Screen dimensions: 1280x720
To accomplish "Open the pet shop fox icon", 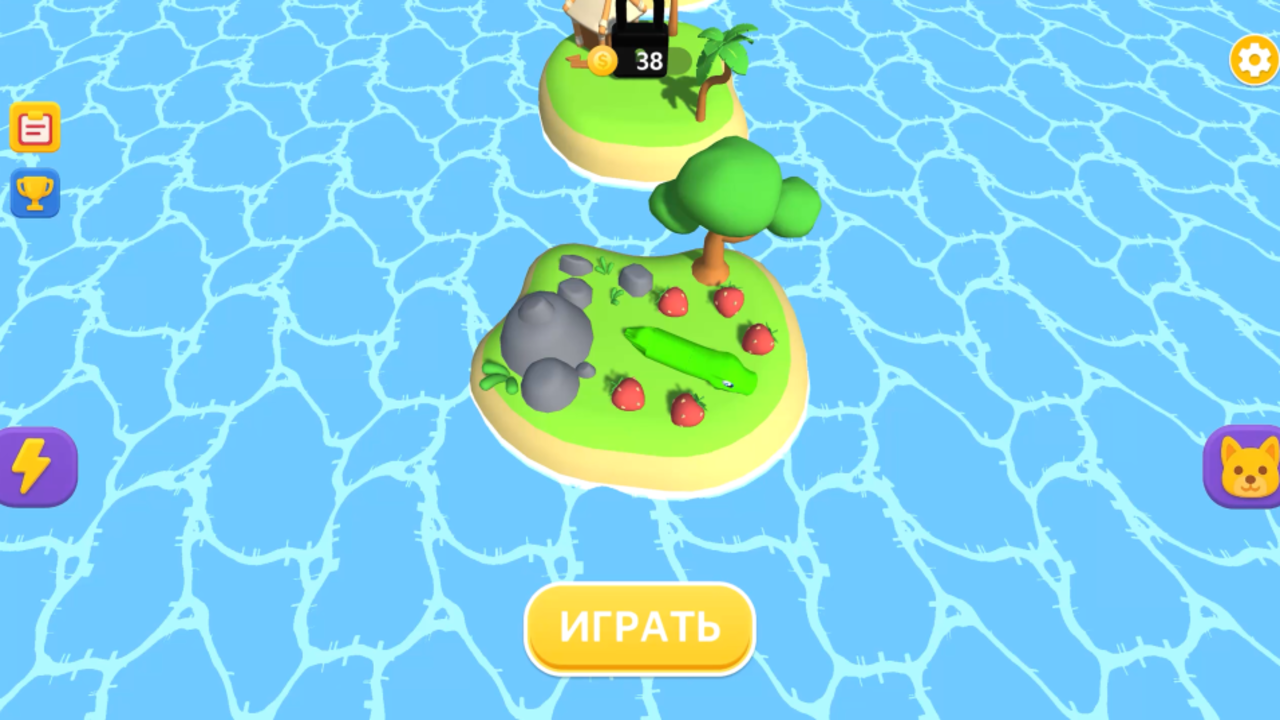I will [x=1245, y=466].
